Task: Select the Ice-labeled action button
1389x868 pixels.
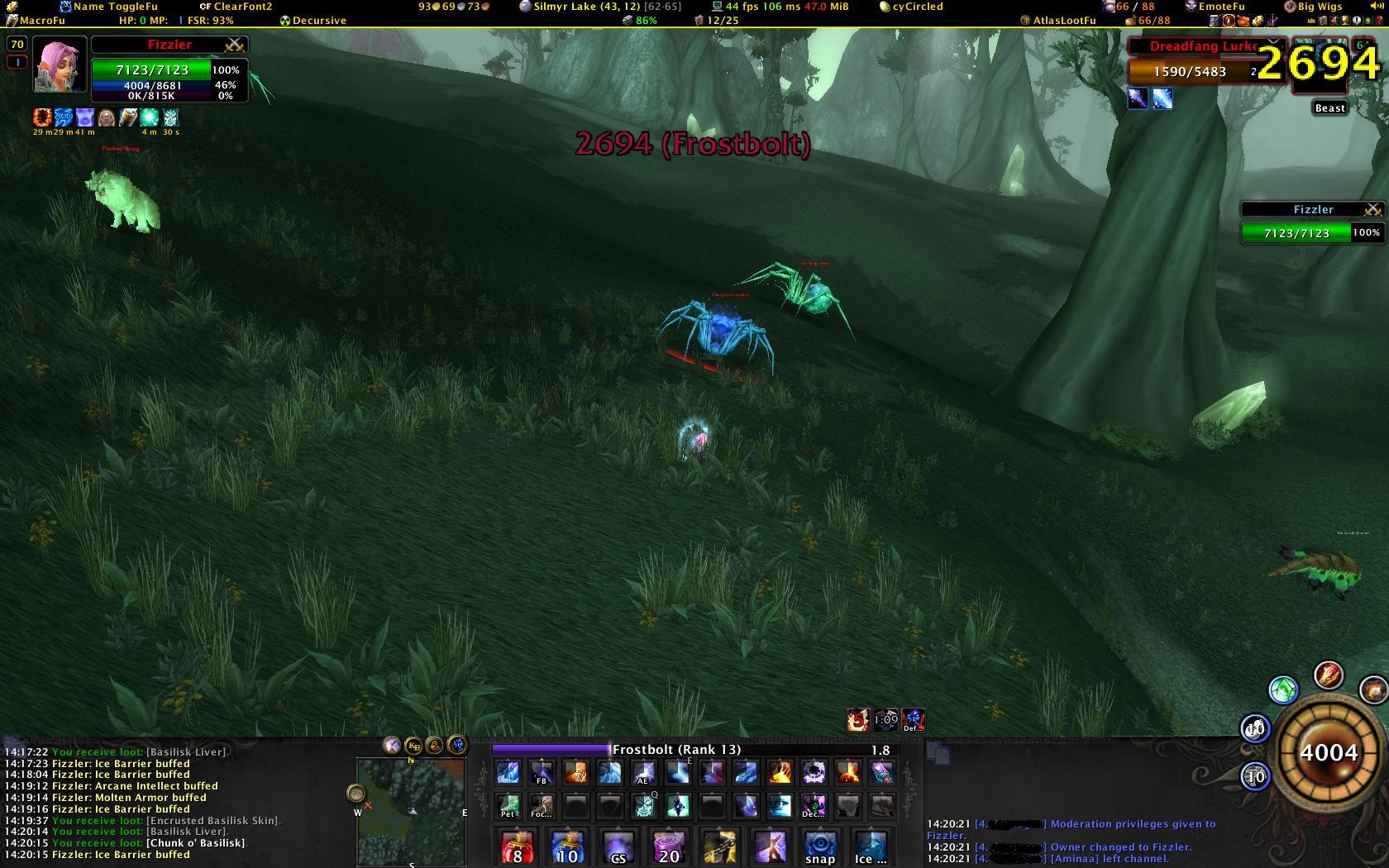Action: (871, 847)
